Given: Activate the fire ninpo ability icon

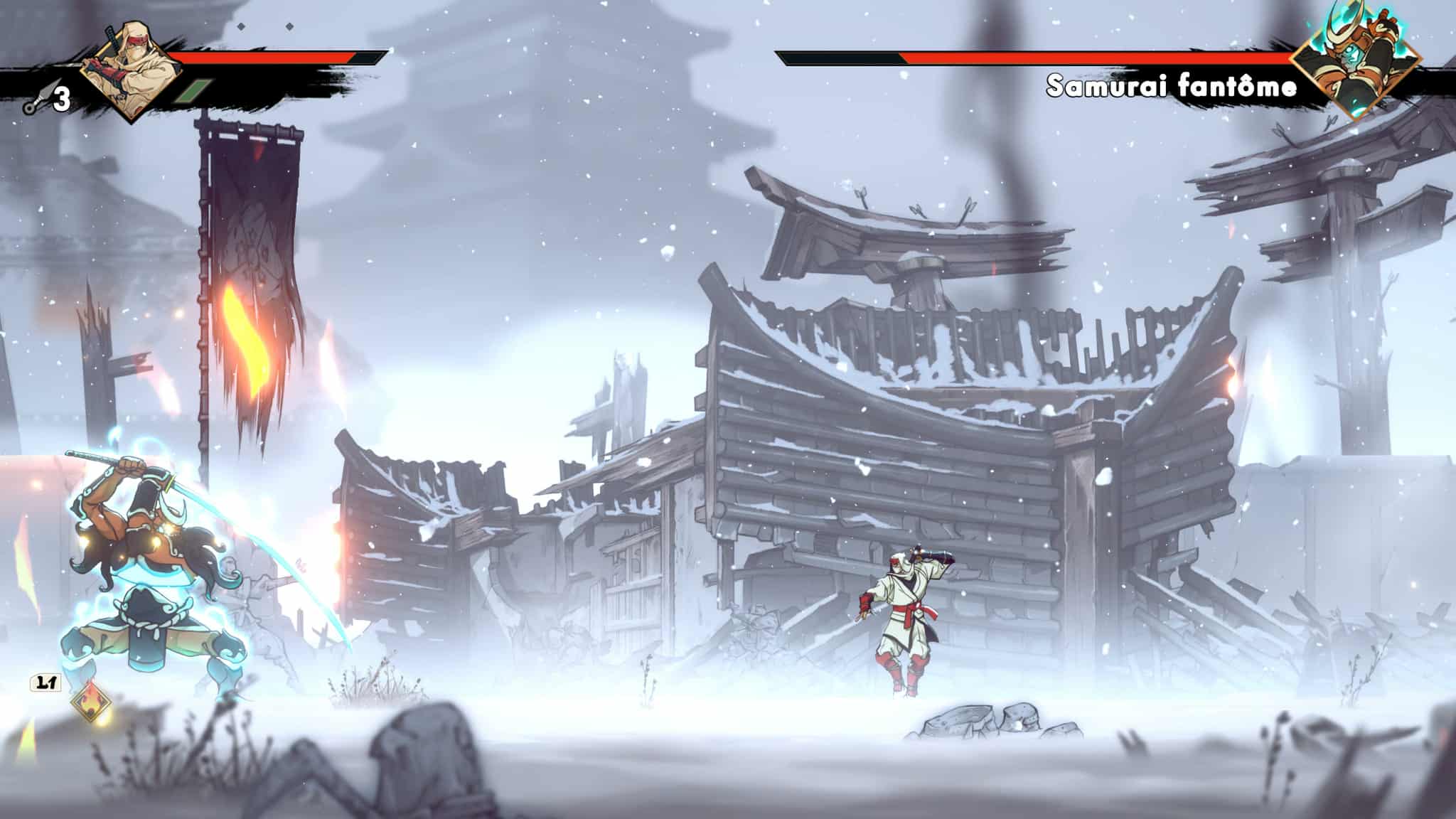Looking at the screenshot, I should tap(91, 706).
